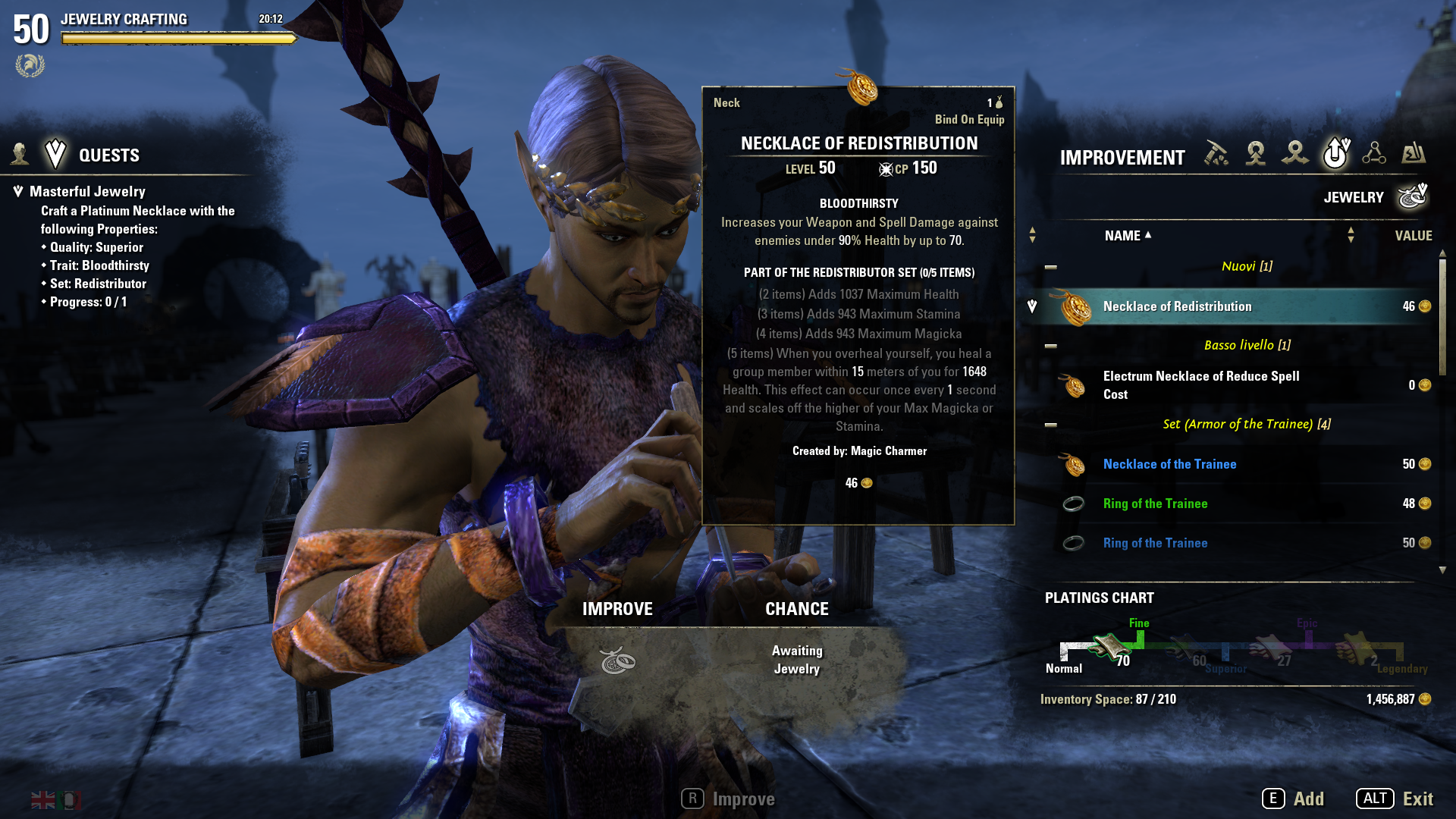
Task: Open the jewelry Creation tab
Action: coord(1256,153)
